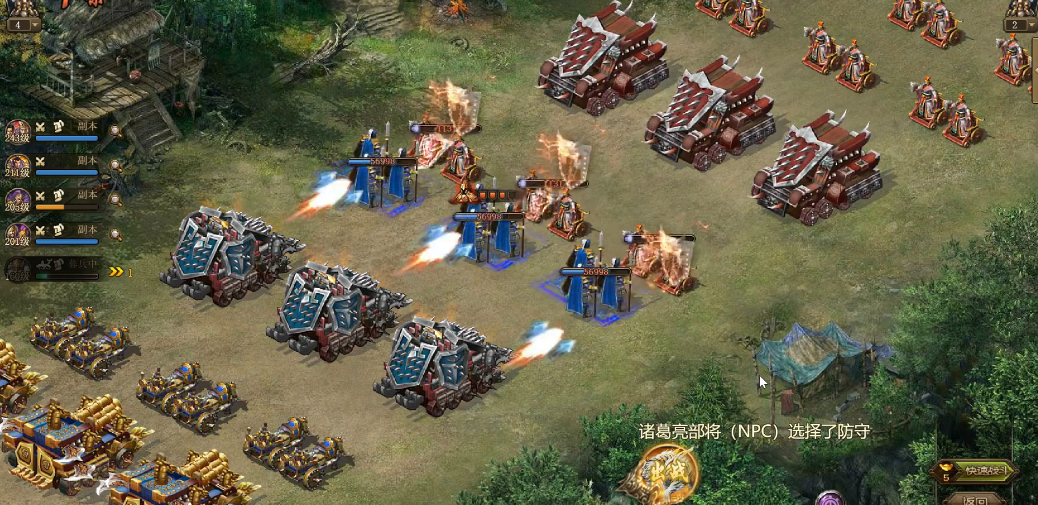Open the defender count dropdown showing 2

pos(1018,24)
